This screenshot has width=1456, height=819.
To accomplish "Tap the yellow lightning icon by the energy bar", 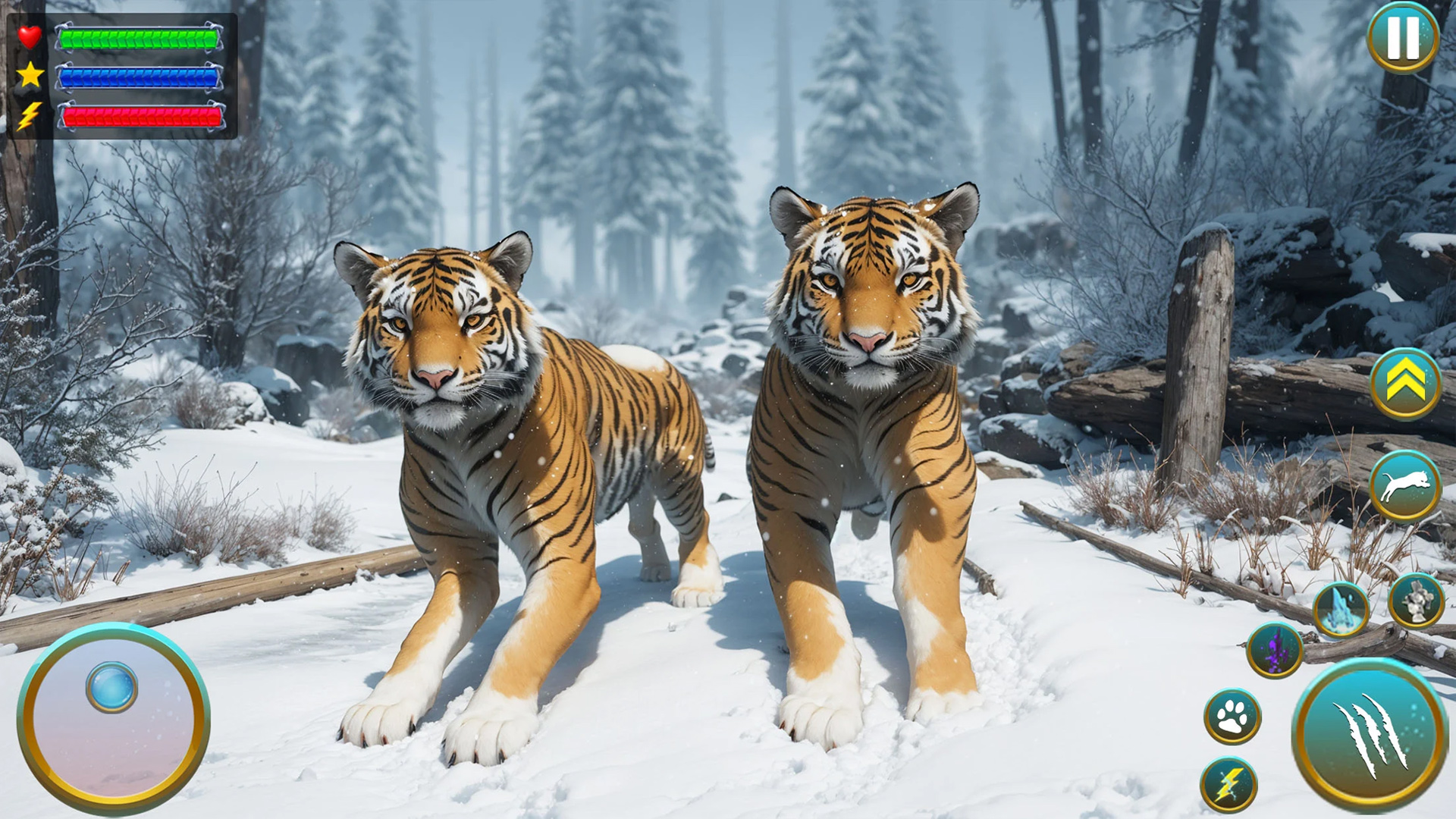I will [x=29, y=115].
